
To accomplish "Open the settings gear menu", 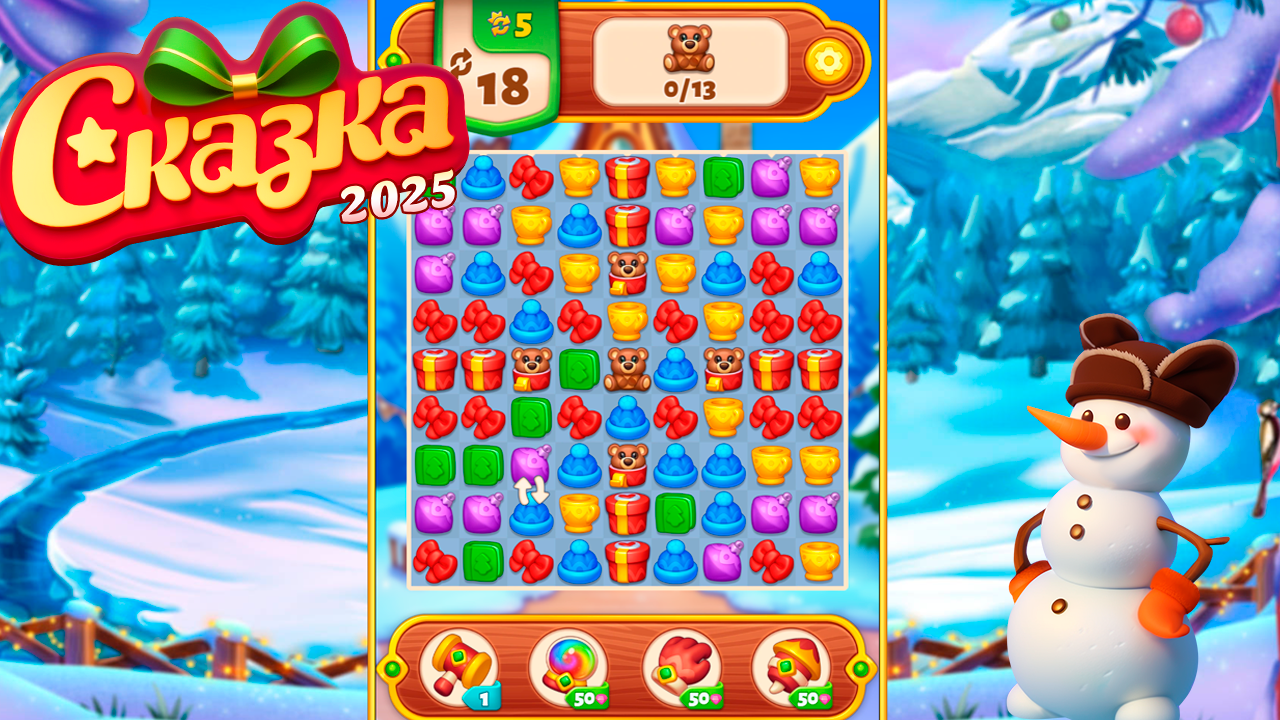I will pos(828,61).
